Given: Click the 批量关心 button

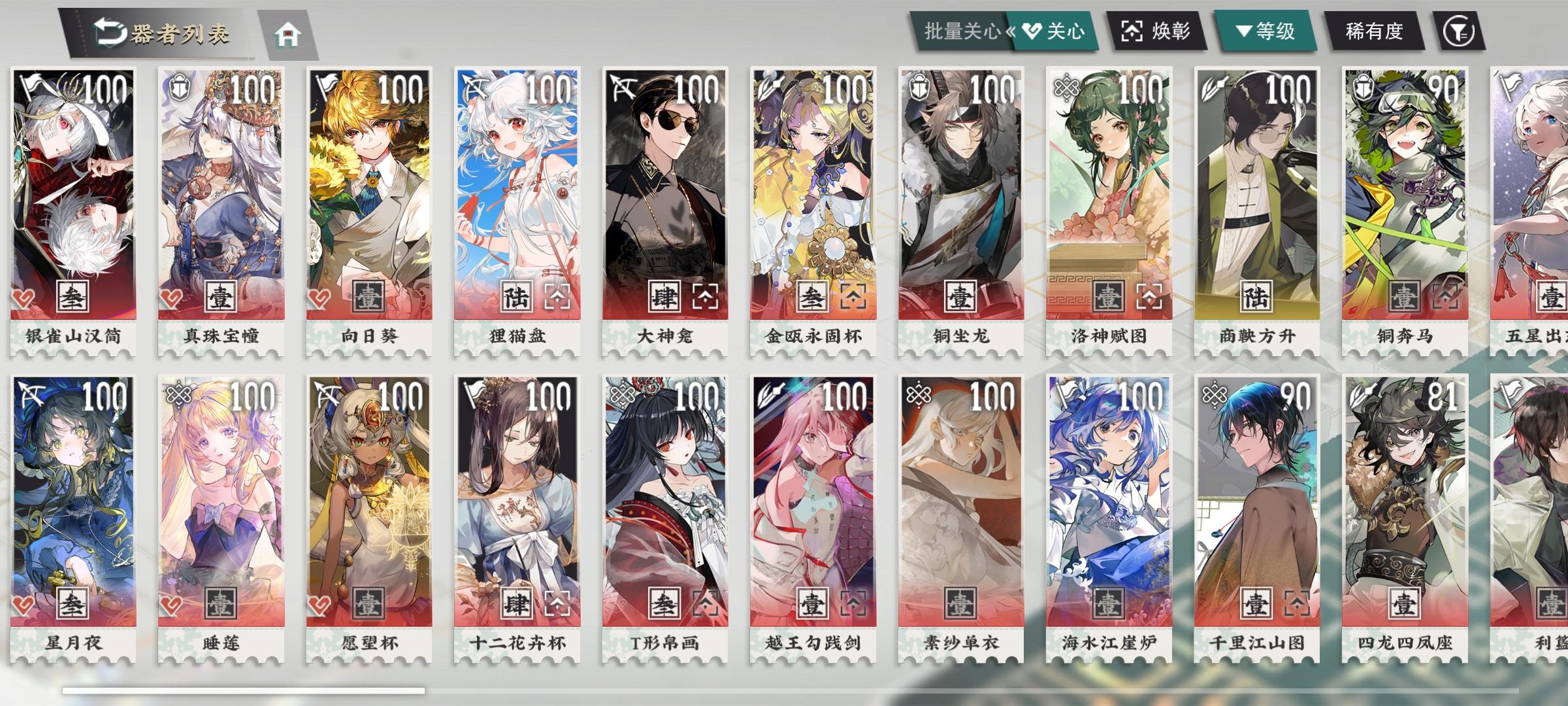Looking at the screenshot, I should (x=959, y=31).
